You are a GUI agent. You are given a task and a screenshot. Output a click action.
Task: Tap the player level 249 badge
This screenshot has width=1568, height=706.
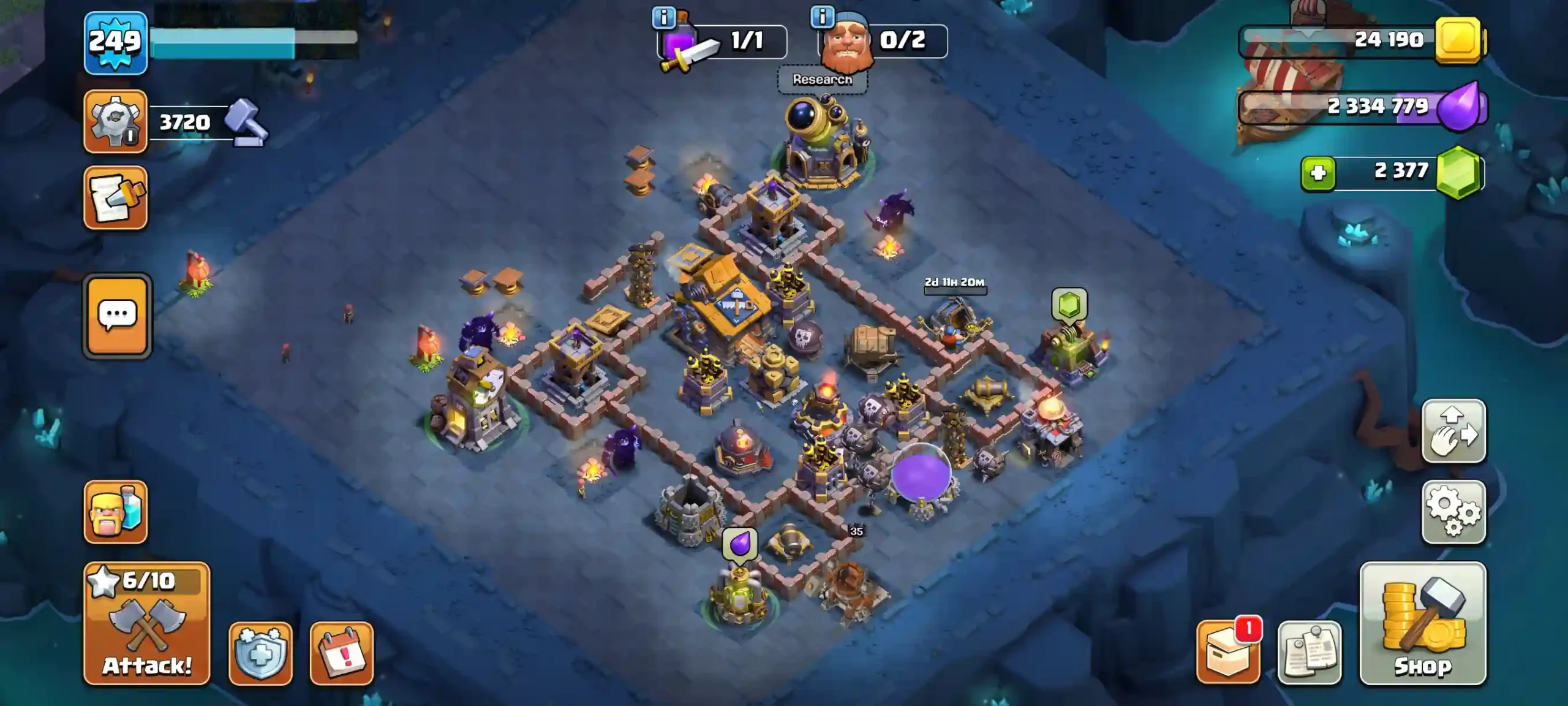pos(115,43)
